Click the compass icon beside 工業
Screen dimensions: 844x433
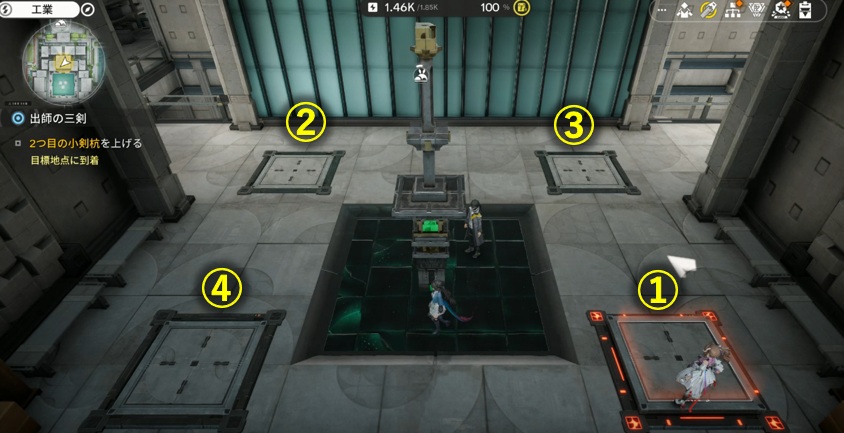click(89, 9)
